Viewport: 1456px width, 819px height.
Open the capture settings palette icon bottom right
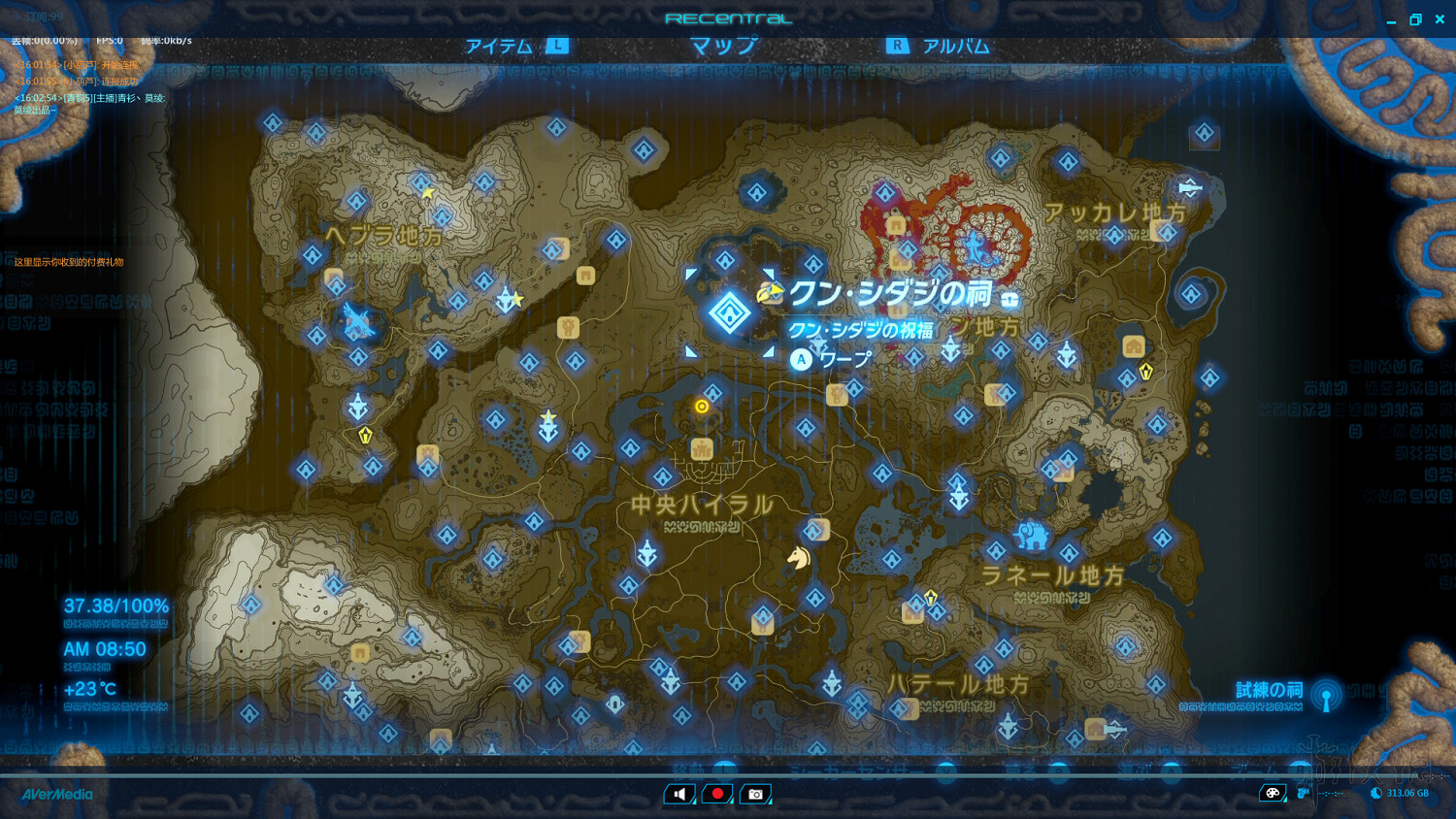click(x=1273, y=793)
